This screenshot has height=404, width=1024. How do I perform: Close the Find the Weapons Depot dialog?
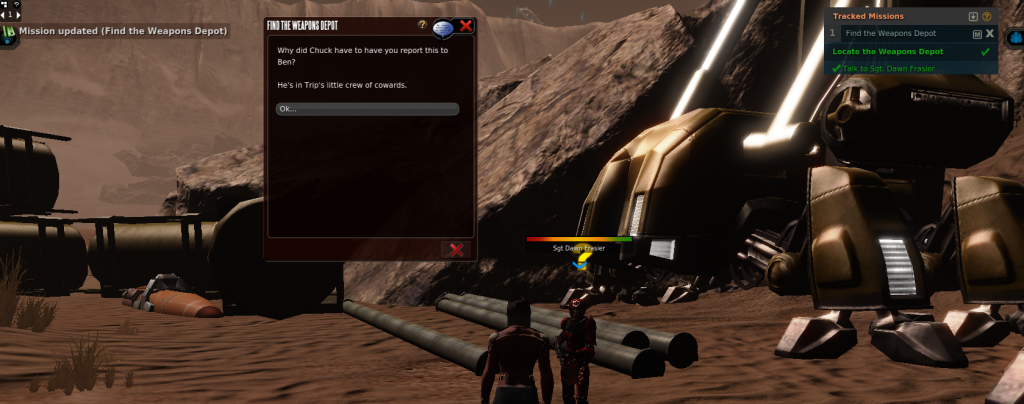point(466,26)
